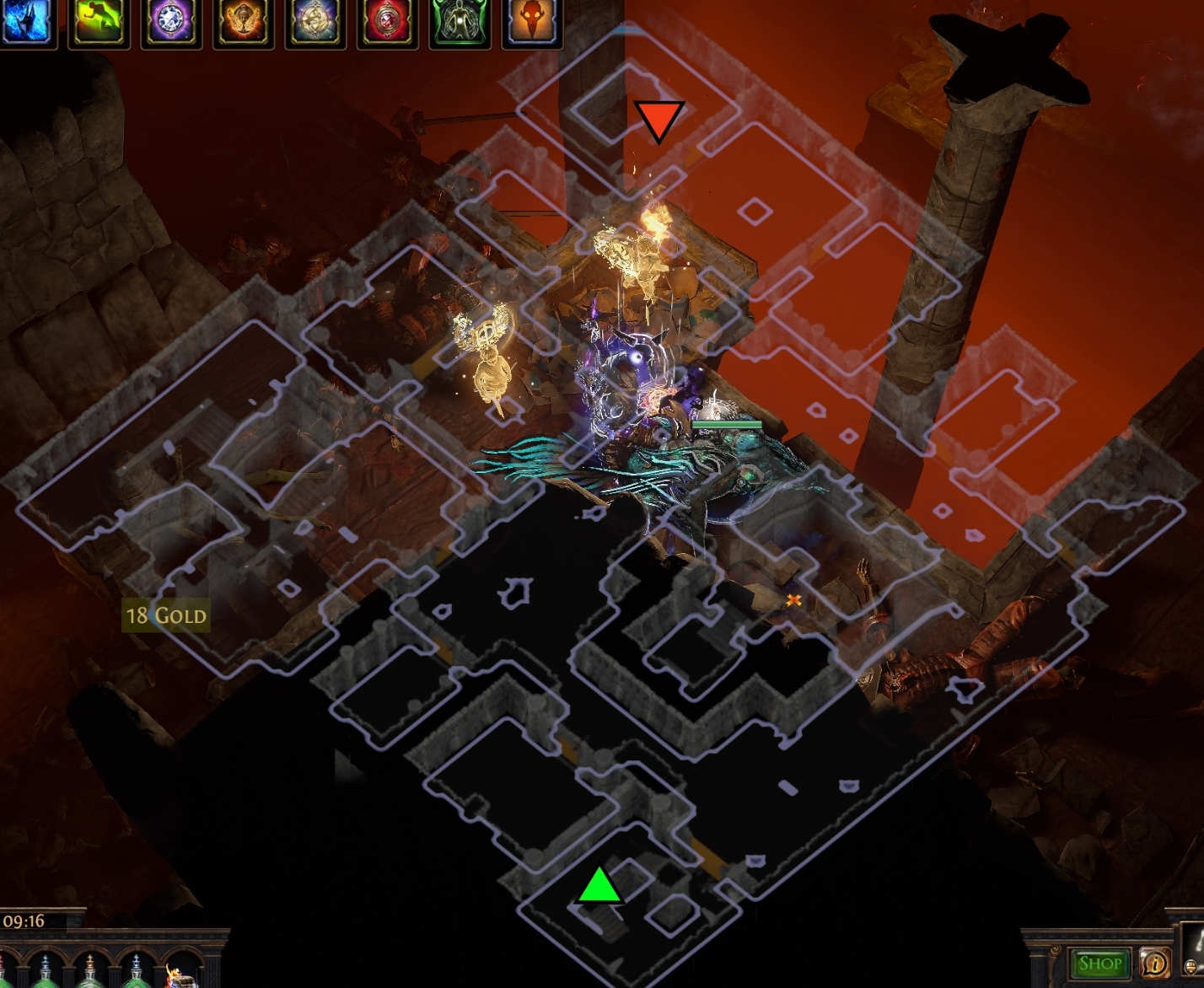Select the blue lightning hand buff icon

[x=26, y=21]
